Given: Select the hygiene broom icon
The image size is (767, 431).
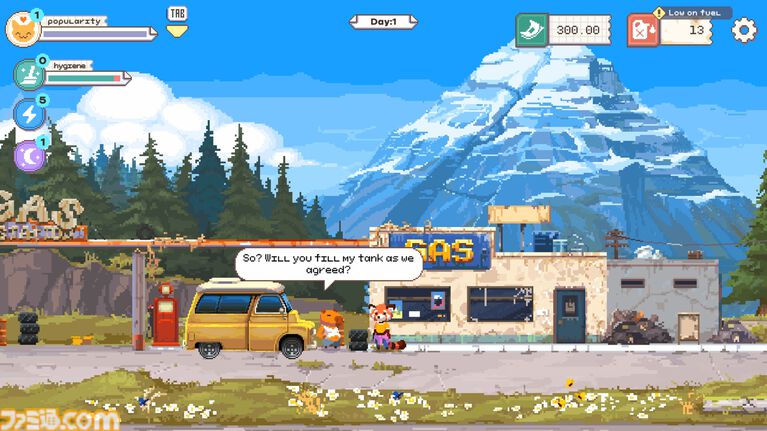Looking at the screenshot, I should [29, 74].
